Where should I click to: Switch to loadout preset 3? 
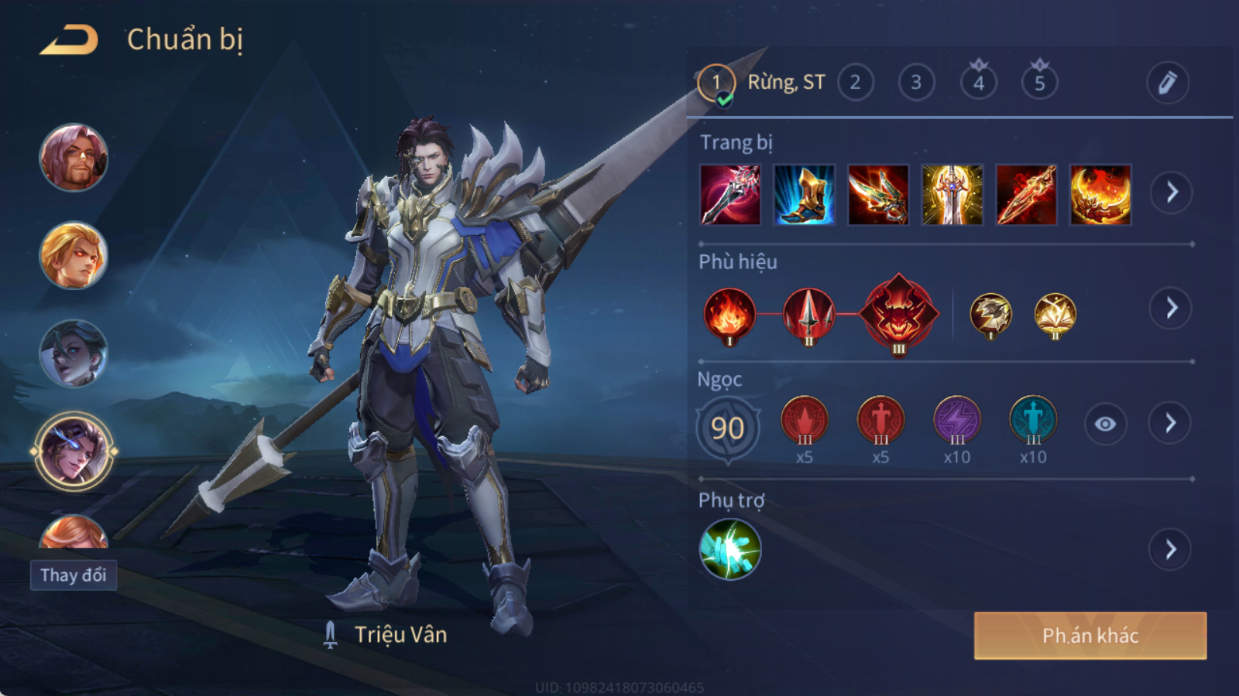[916, 83]
